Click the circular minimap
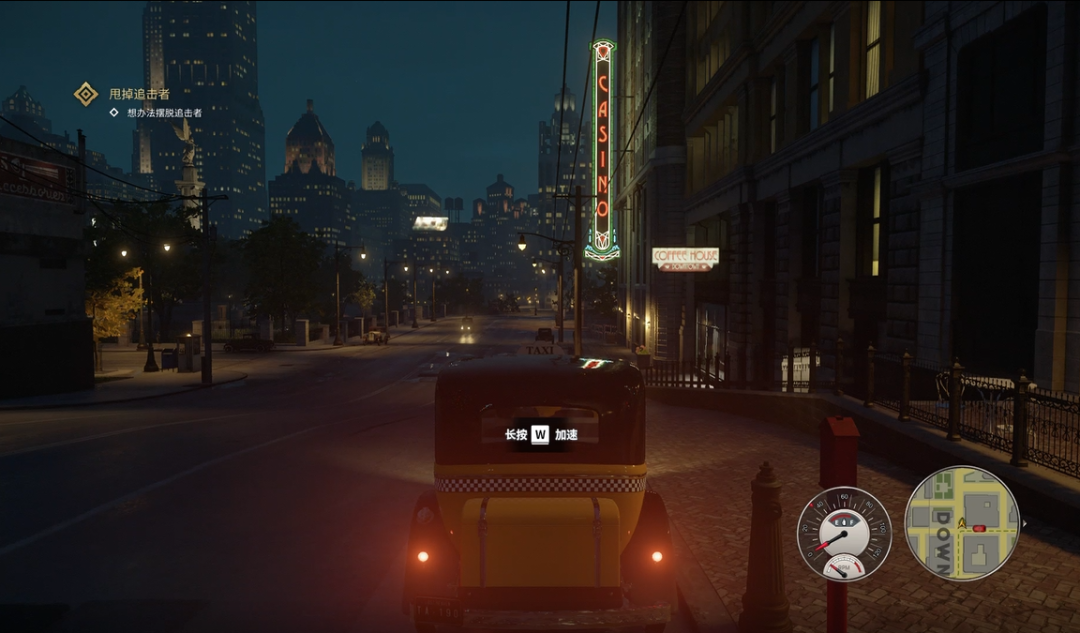This screenshot has height=633, width=1080. (961, 523)
